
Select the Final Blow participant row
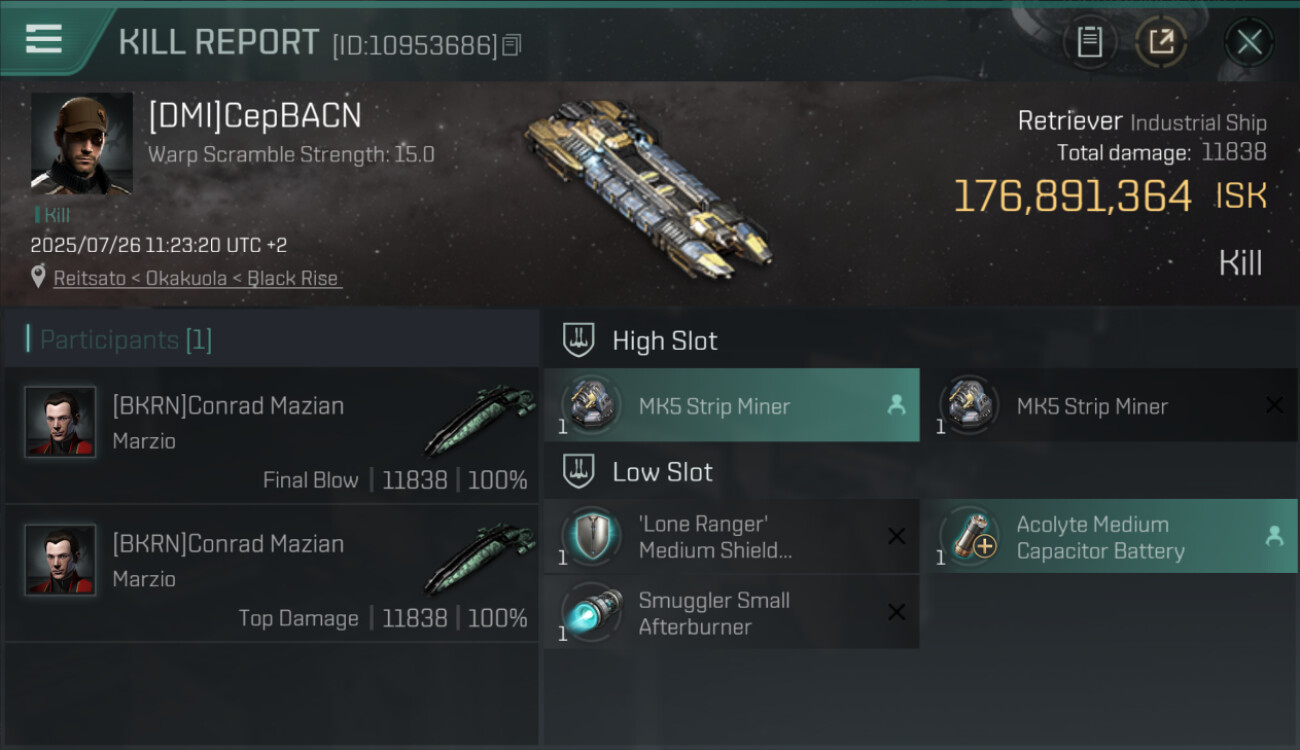point(272,436)
